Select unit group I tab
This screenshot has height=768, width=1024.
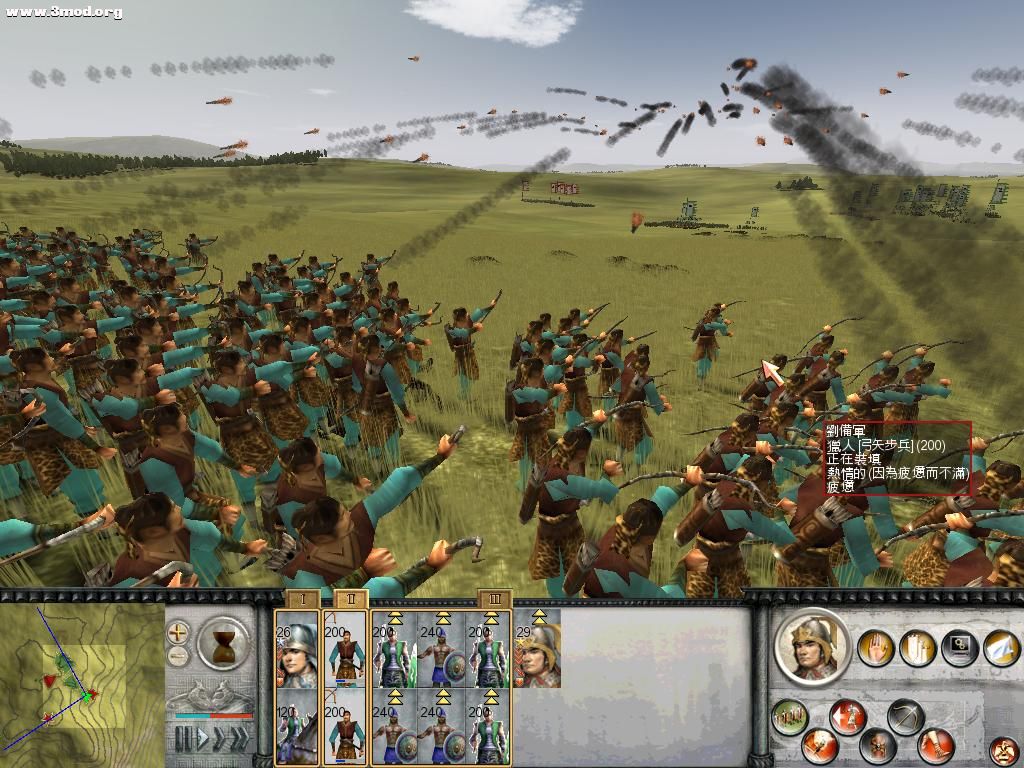pyautogui.click(x=302, y=600)
